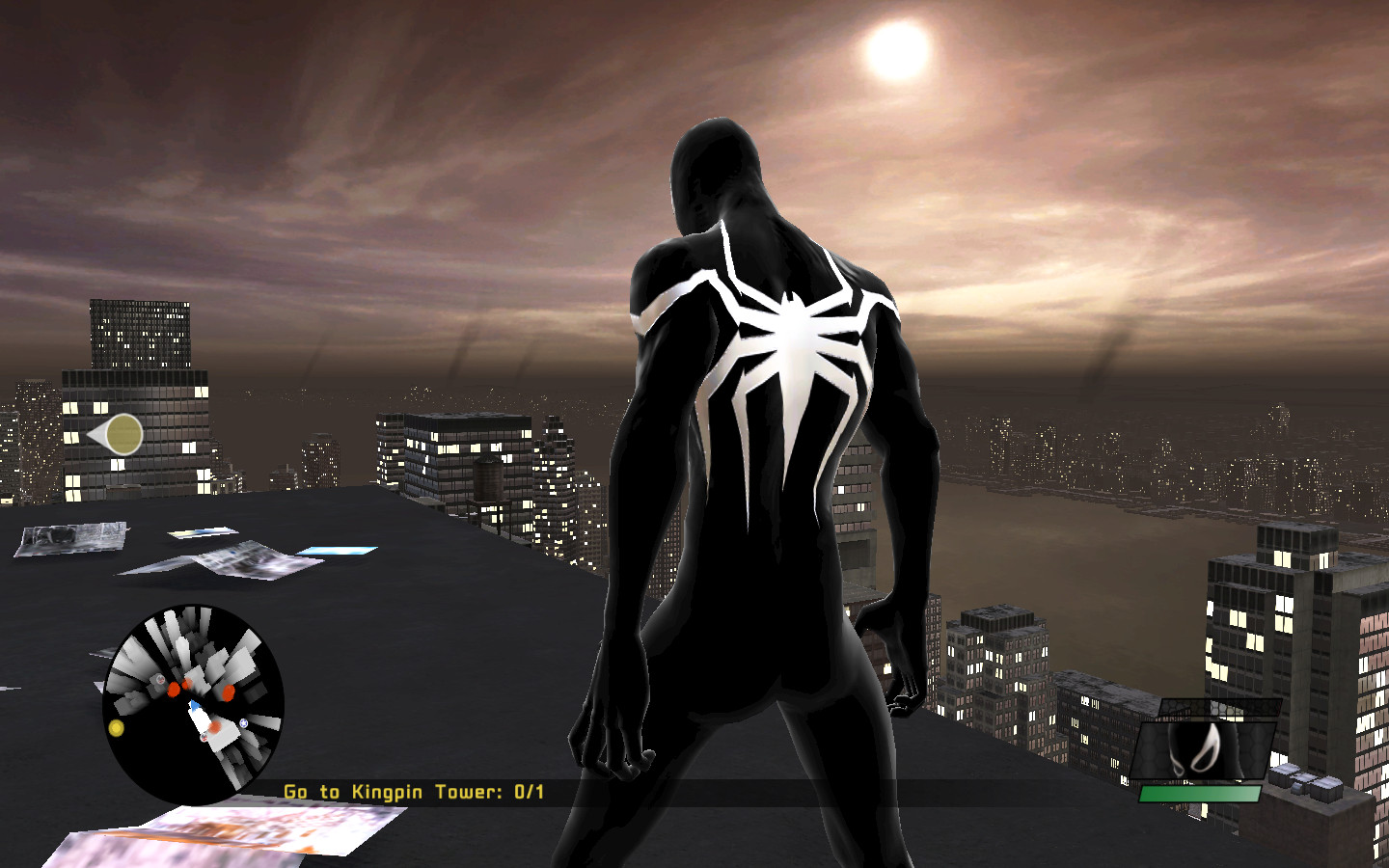
Task: Click the yellow objective dot on the minimap
Action: click(117, 727)
